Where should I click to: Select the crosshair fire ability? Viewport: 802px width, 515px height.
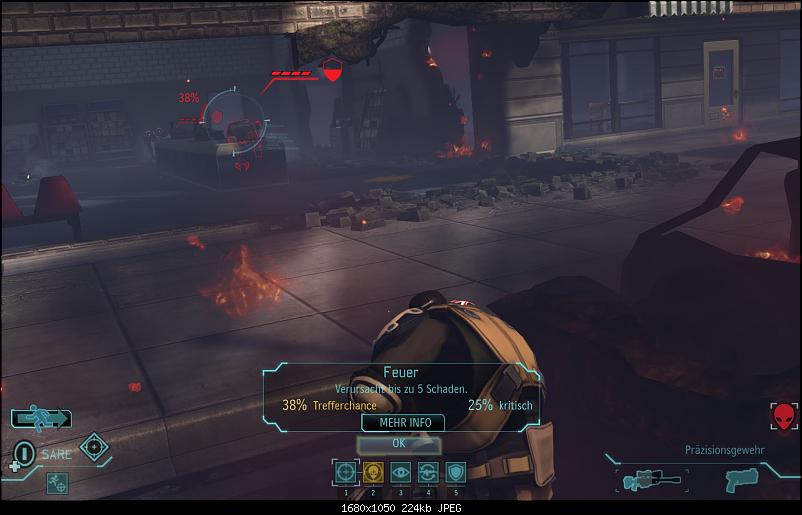[x=345, y=472]
